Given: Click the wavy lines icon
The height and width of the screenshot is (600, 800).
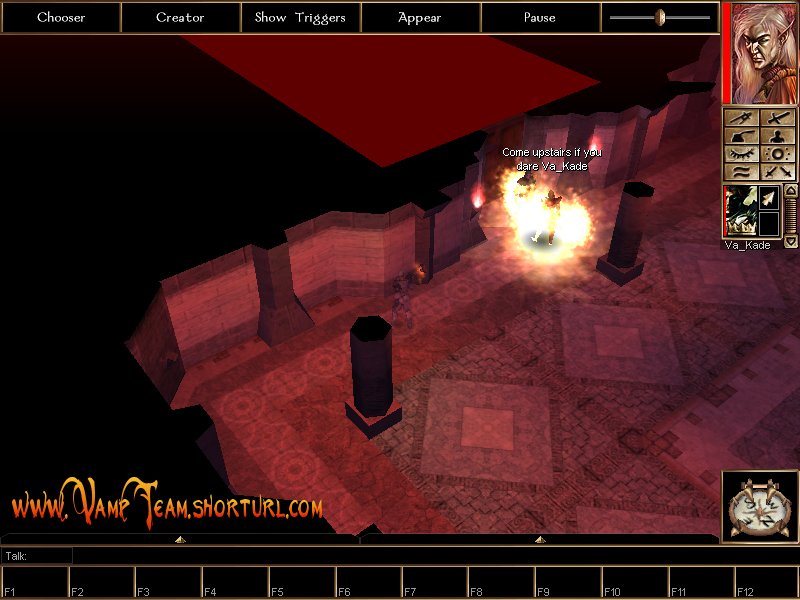Looking at the screenshot, I should click(741, 171).
